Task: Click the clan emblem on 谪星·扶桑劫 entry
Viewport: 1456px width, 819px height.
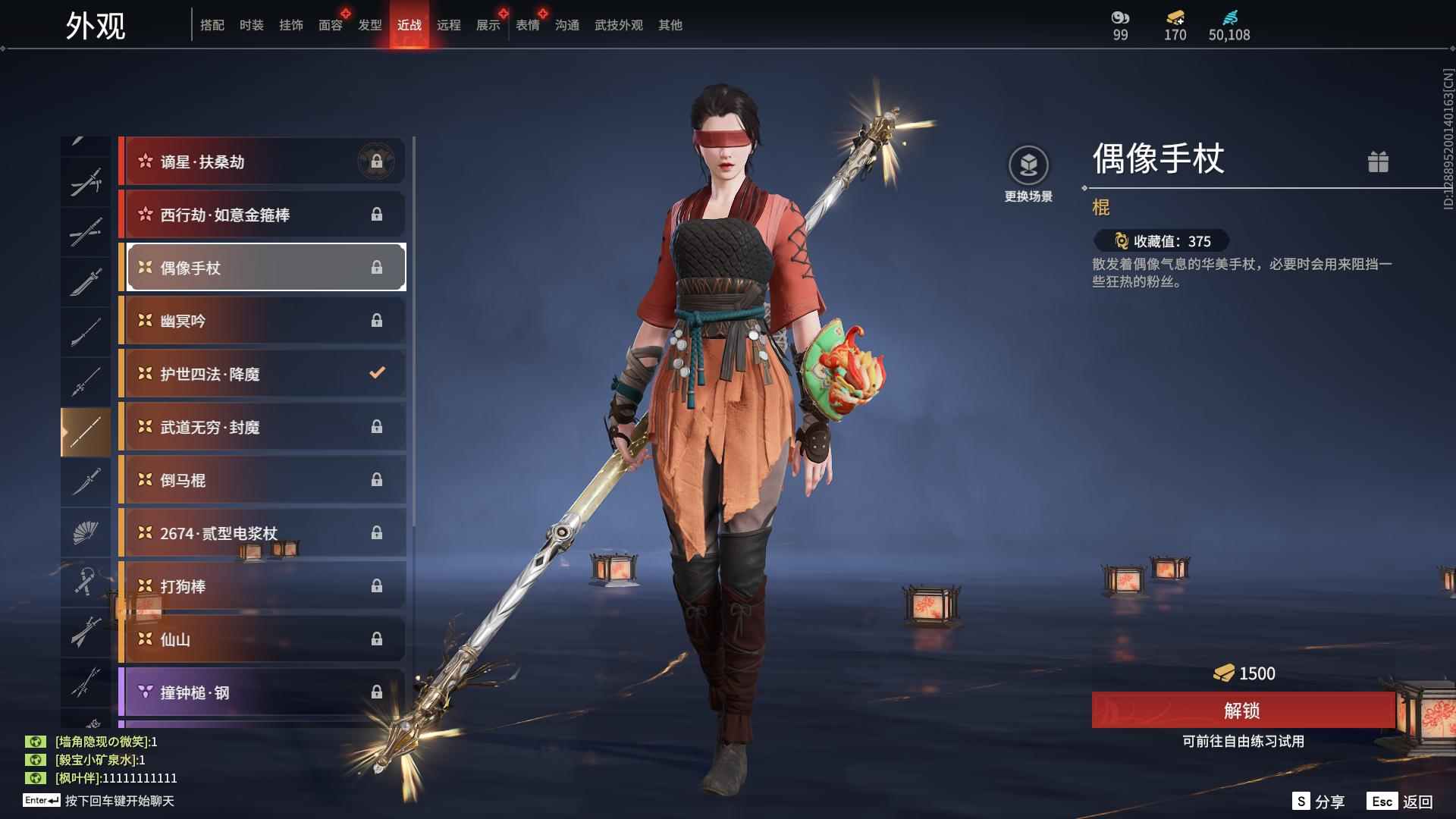Action: coord(378,161)
